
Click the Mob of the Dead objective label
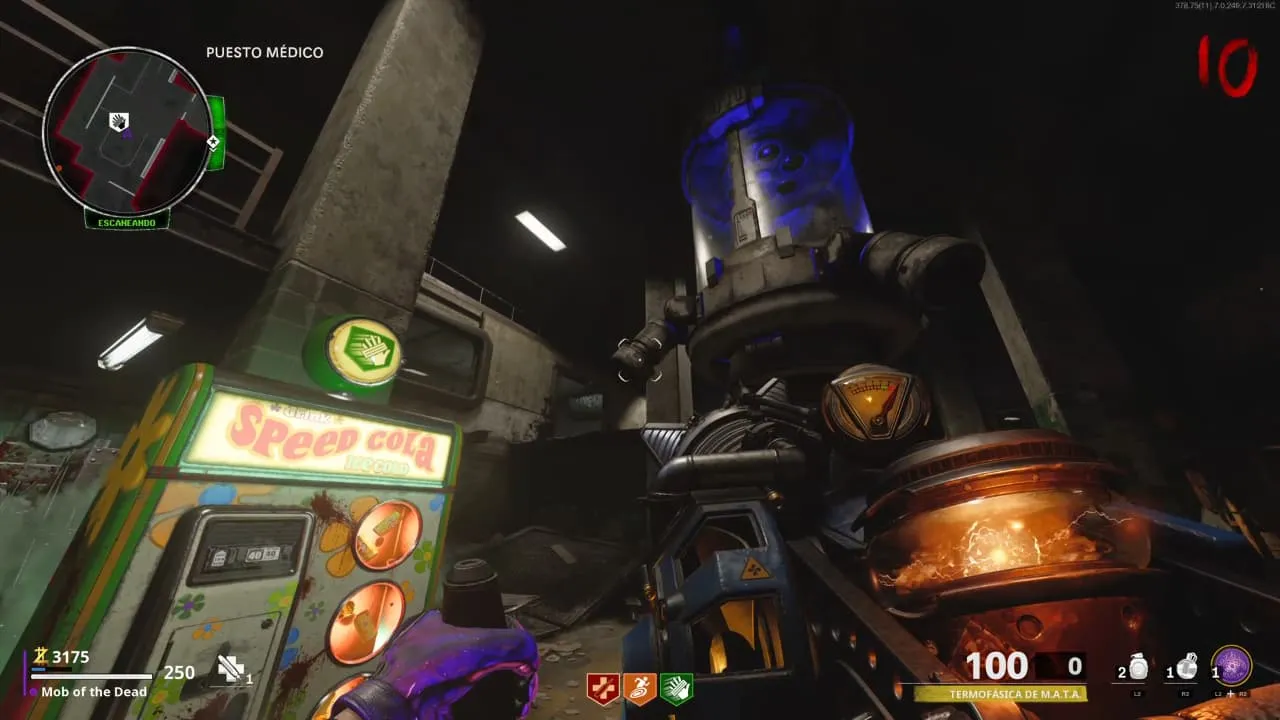click(94, 692)
